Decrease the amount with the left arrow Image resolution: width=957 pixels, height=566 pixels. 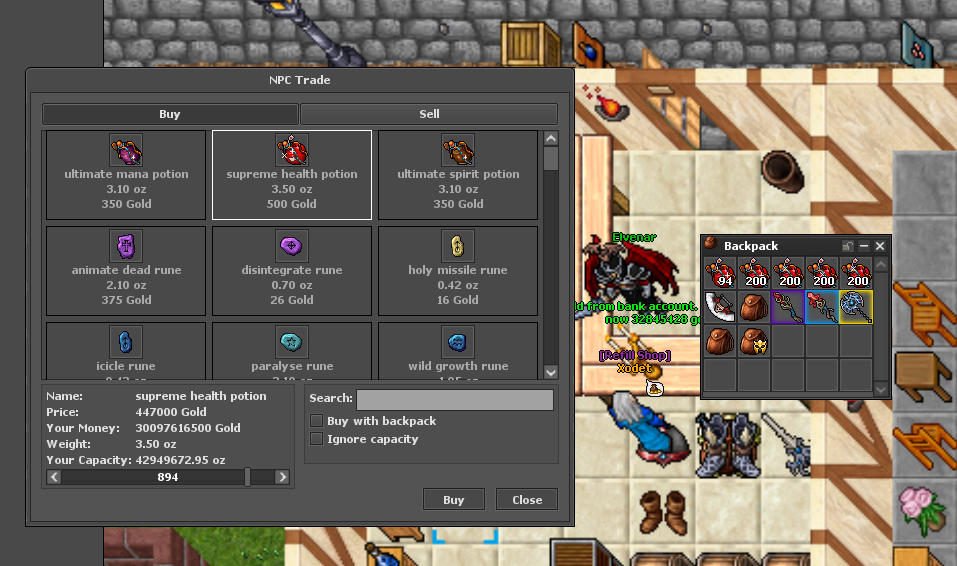click(55, 478)
